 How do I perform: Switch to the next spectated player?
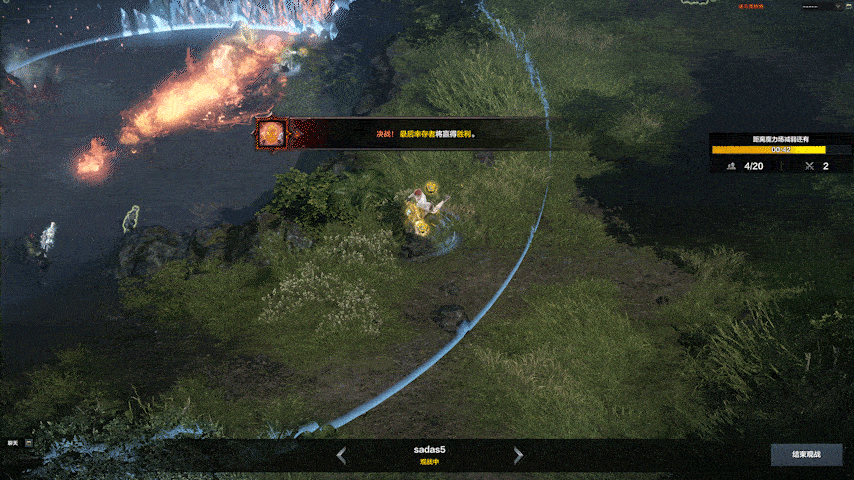tap(518, 456)
